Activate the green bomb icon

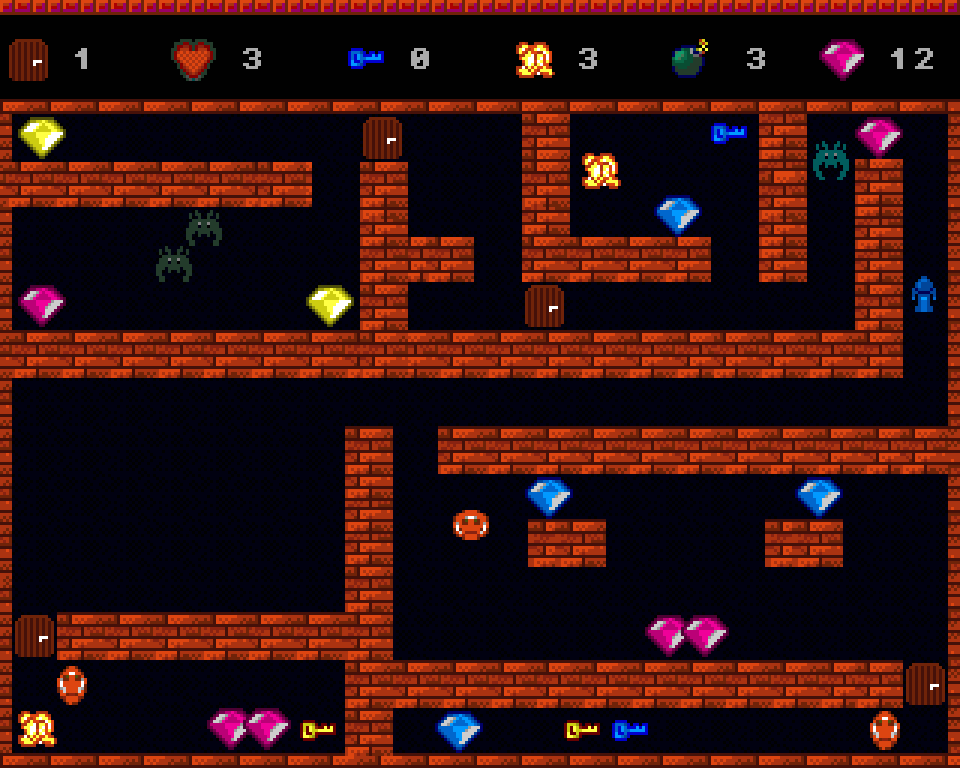[x=690, y=60]
